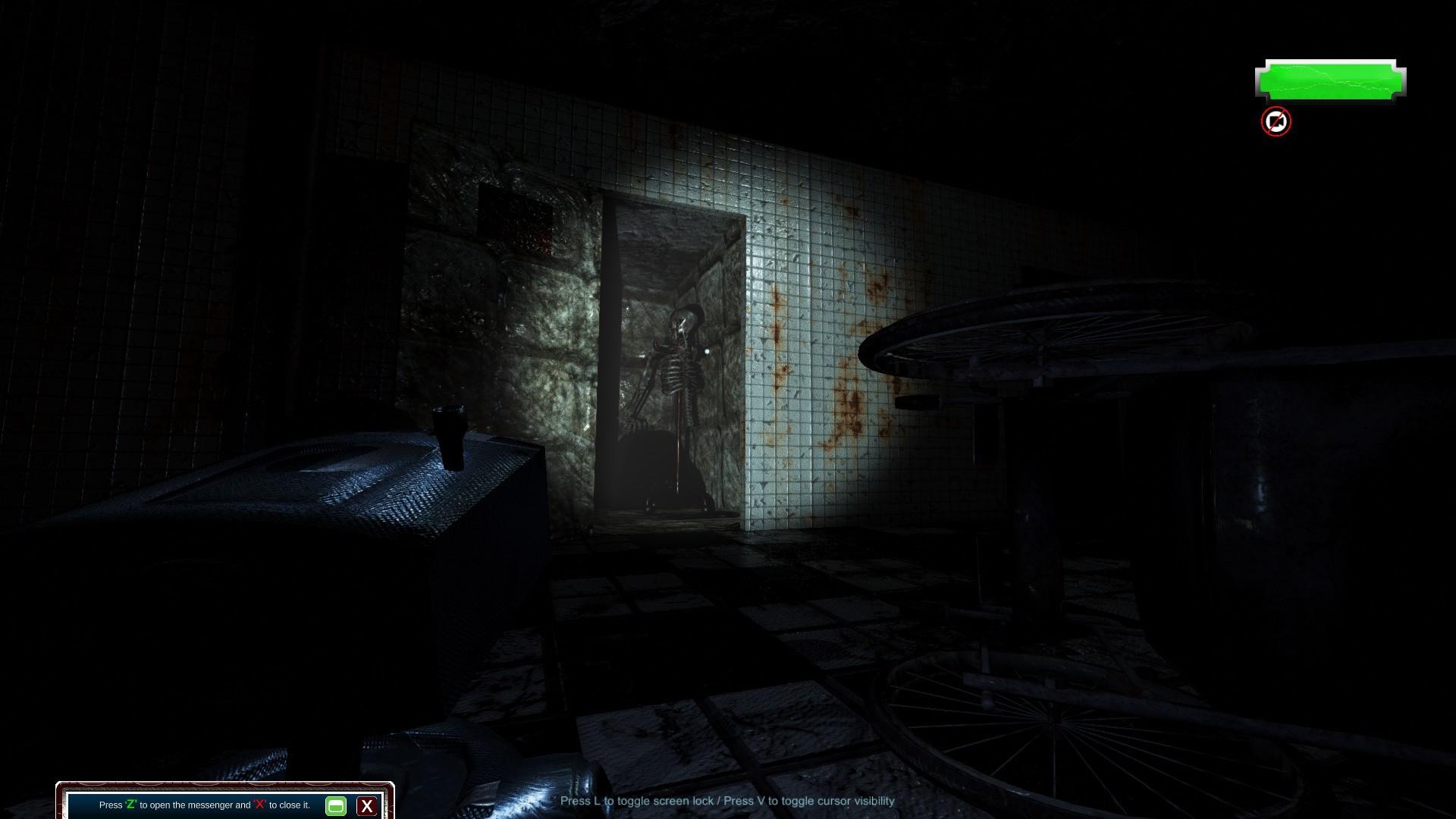Open the messenger with the green chat icon
The width and height of the screenshot is (1456, 819).
[336, 806]
